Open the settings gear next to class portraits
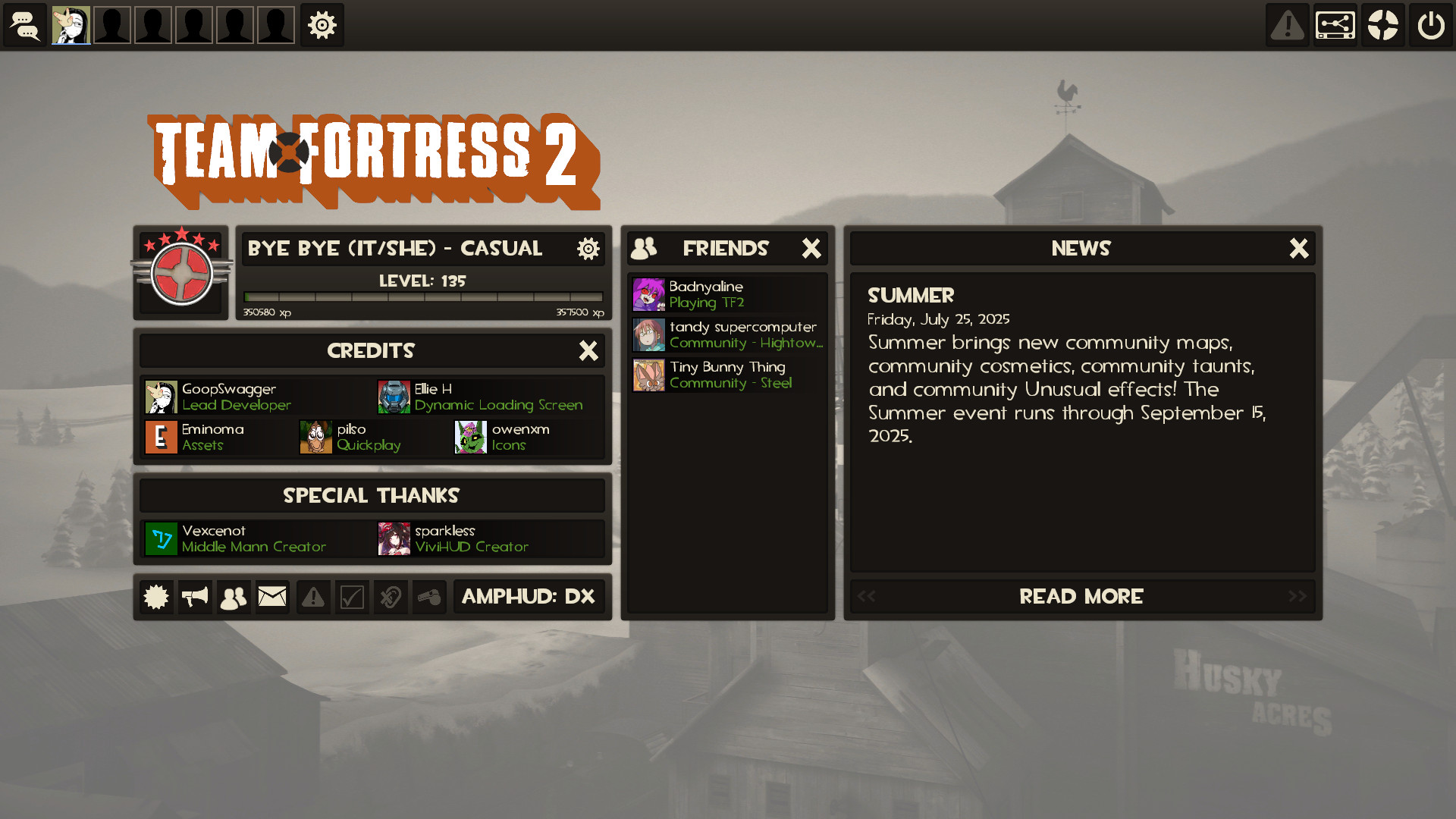Screen dimensions: 1456x819 322,24
